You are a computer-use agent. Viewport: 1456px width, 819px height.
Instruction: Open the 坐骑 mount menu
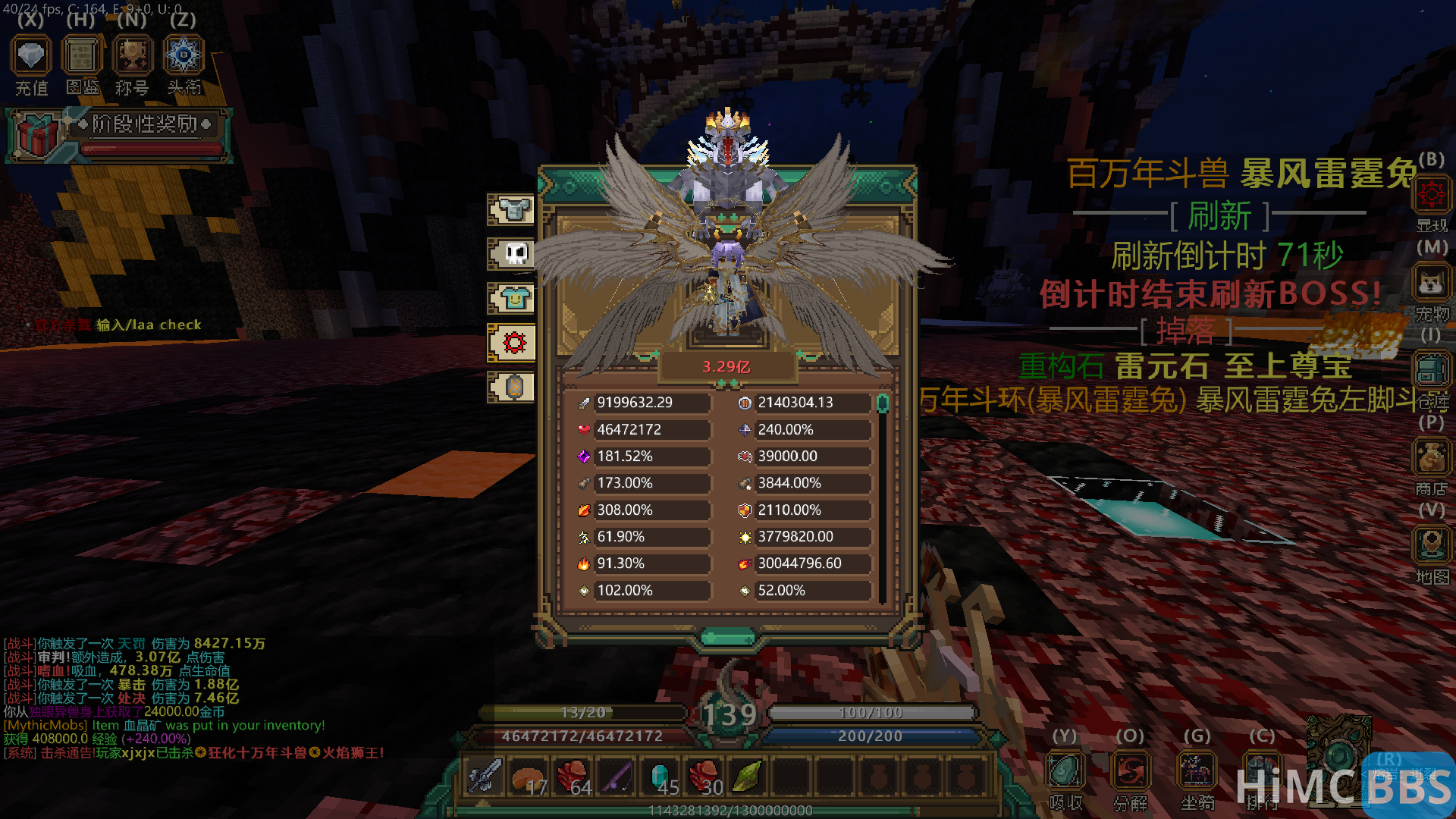1197,770
